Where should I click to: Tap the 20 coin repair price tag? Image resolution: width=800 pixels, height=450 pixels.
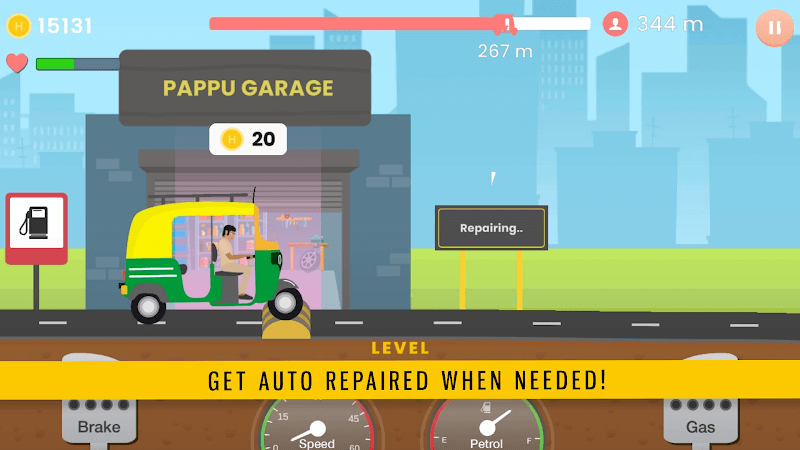pyautogui.click(x=248, y=139)
